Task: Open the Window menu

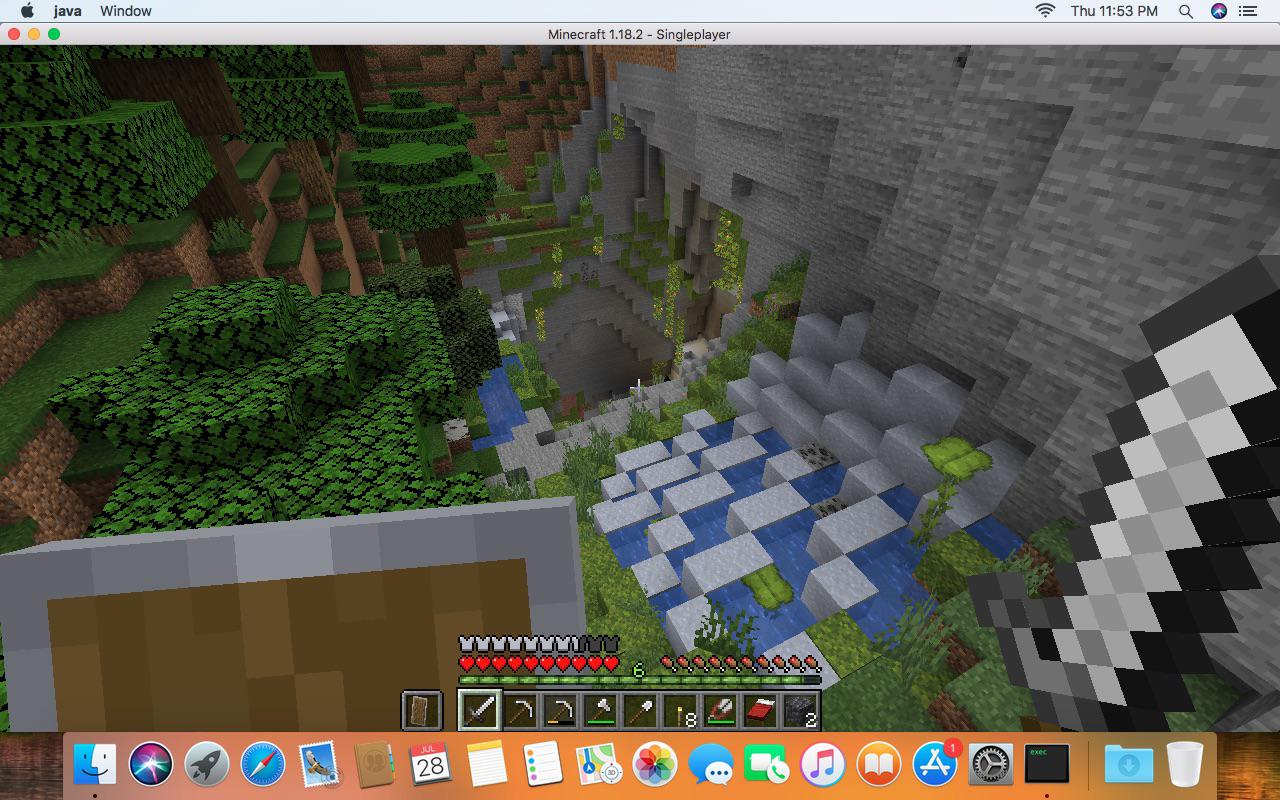Action: [125, 11]
